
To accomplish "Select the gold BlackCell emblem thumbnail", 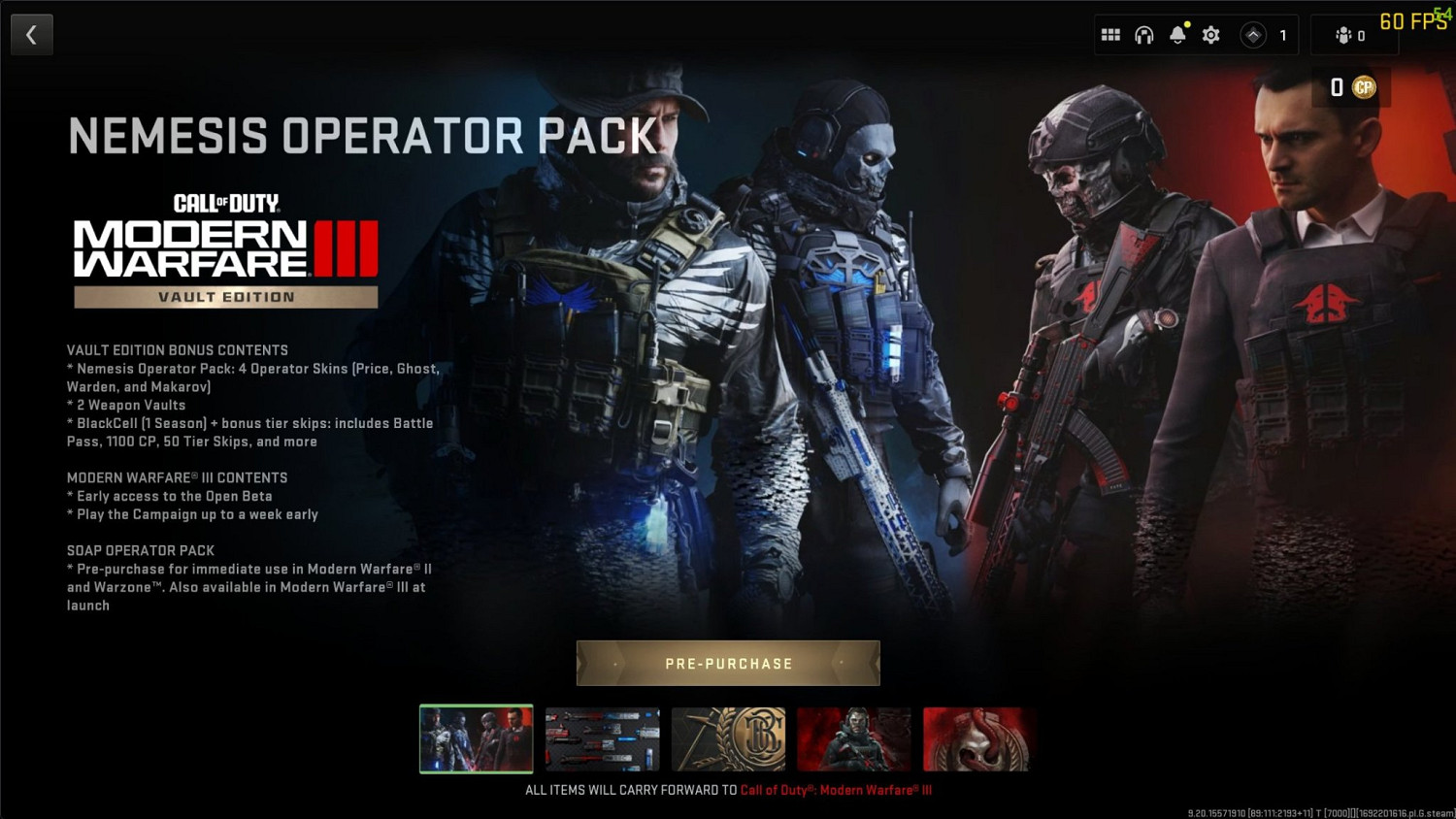I will click(728, 738).
